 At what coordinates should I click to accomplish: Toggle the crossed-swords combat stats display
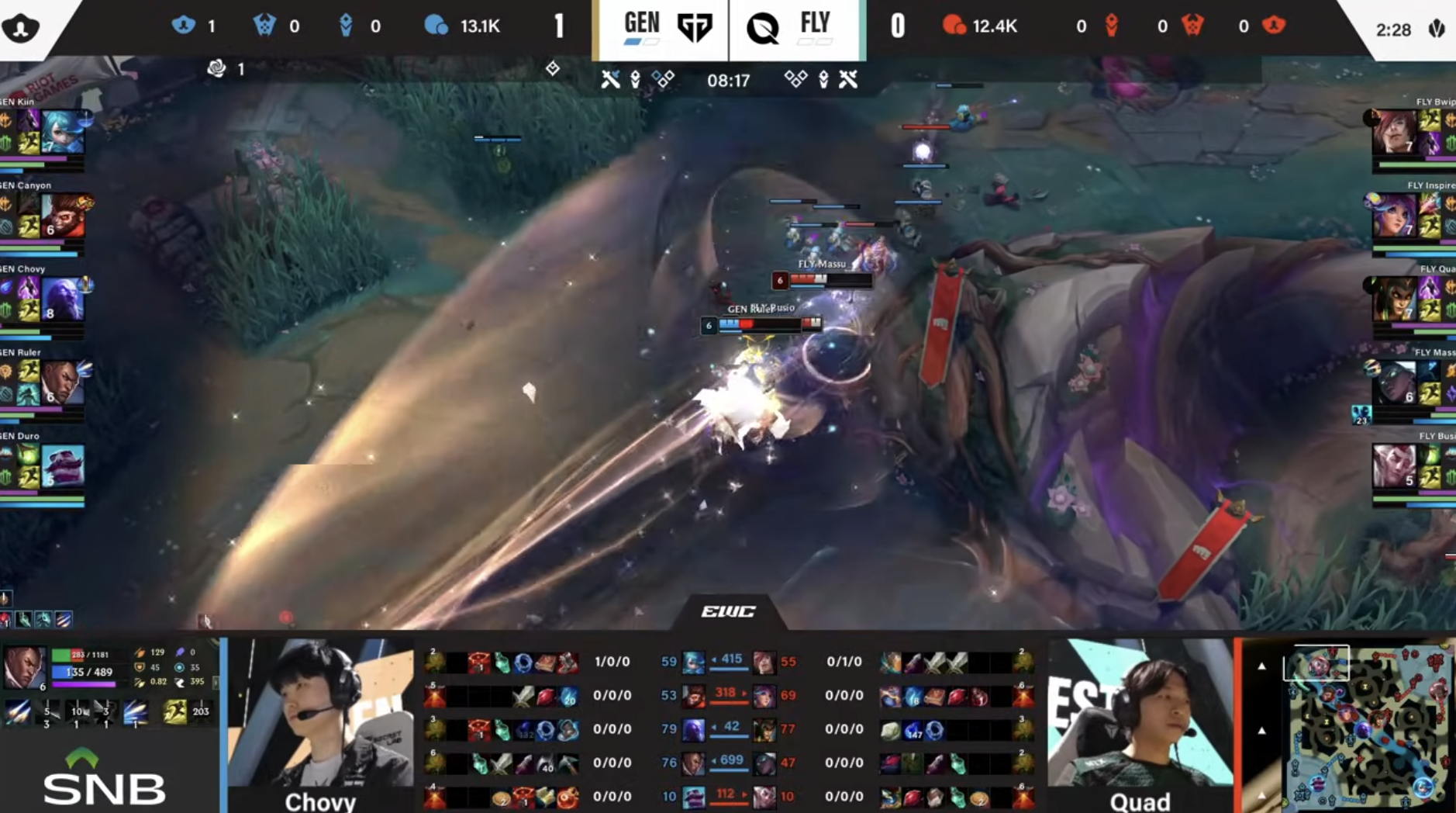tap(612, 78)
